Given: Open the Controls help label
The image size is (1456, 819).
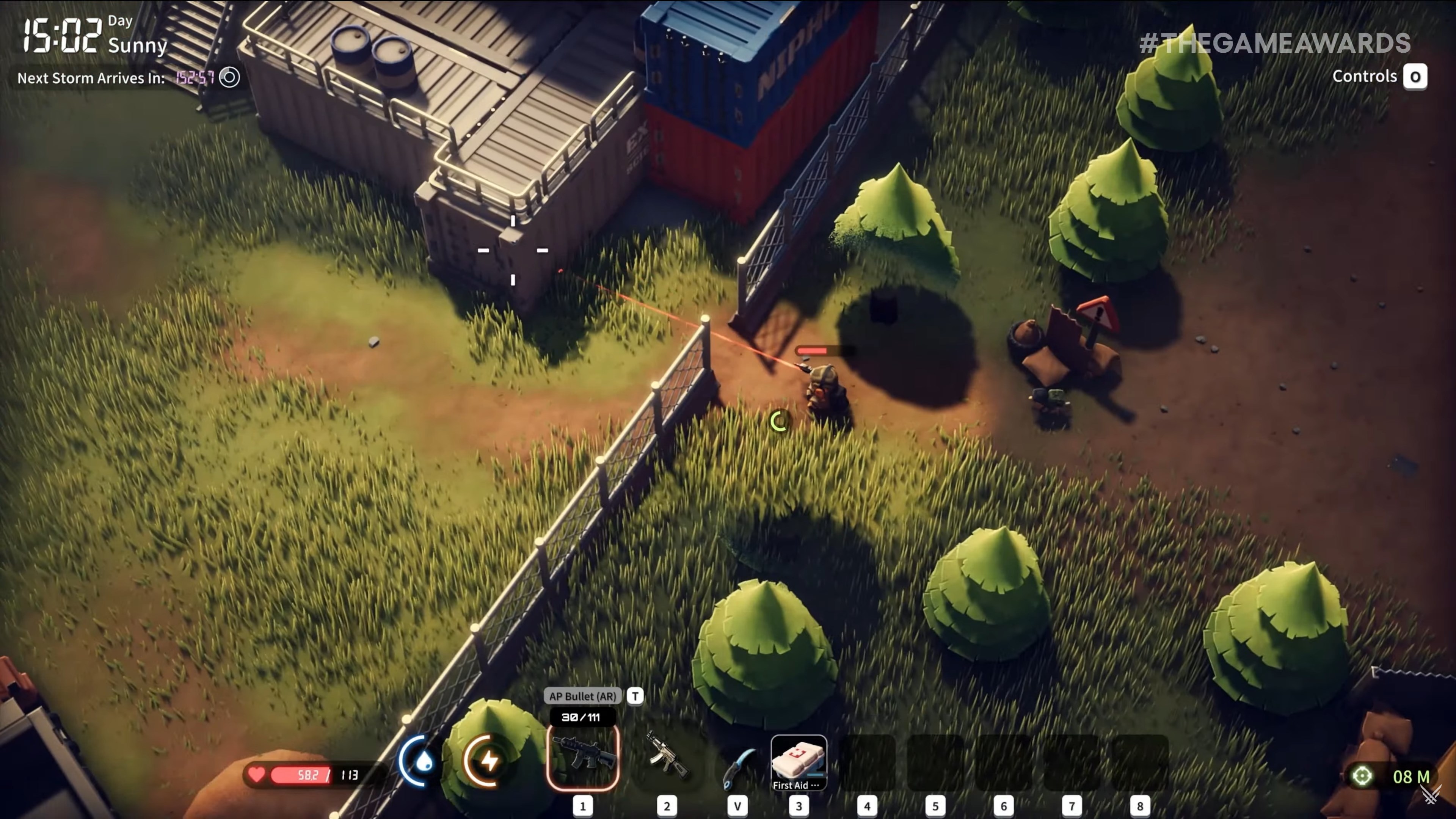Looking at the screenshot, I should coord(1364,76).
